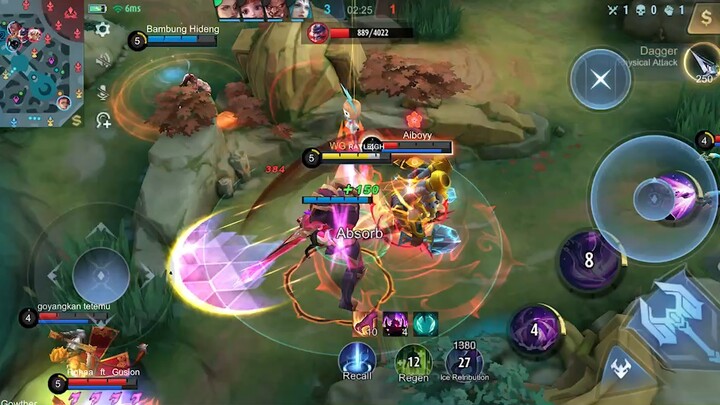The image size is (720, 405).
Task: Toggle the muted speaker icon
Action: [102, 60]
